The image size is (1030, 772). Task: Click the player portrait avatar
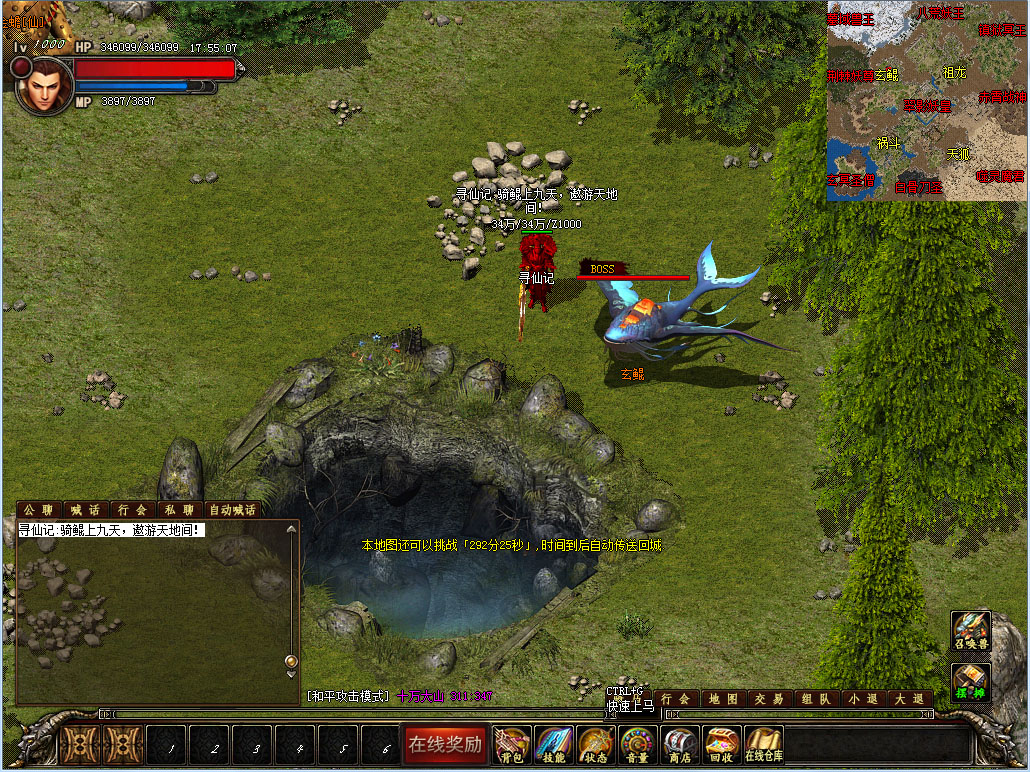[x=44, y=85]
